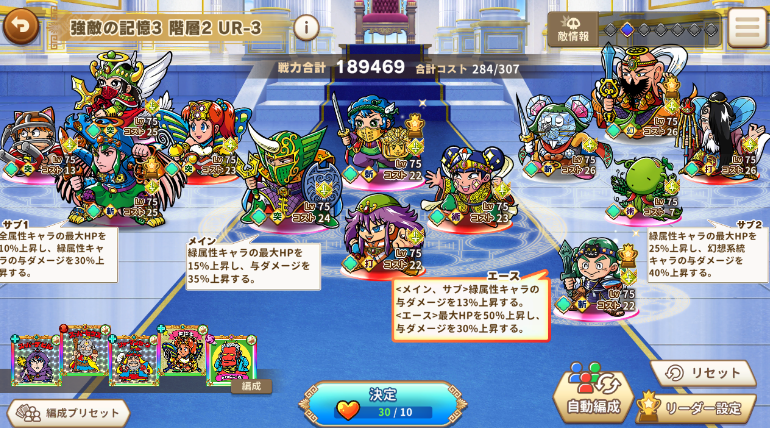The height and width of the screenshot is (428, 770).
Task: Confirm formation with 決定 button
Action: click(x=383, y=402)
